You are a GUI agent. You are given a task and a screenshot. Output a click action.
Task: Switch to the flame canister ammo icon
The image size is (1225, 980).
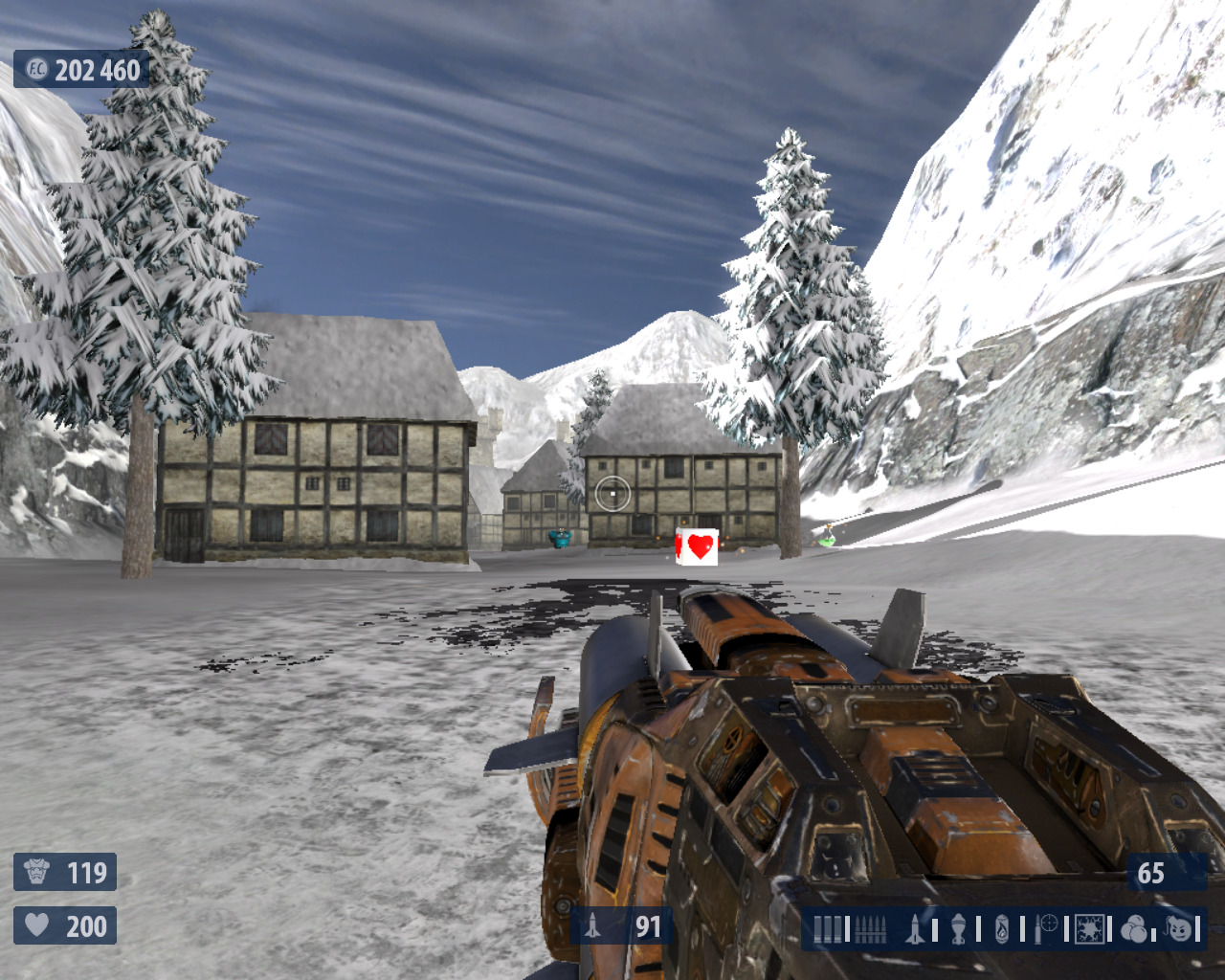tap(1002, 928)
